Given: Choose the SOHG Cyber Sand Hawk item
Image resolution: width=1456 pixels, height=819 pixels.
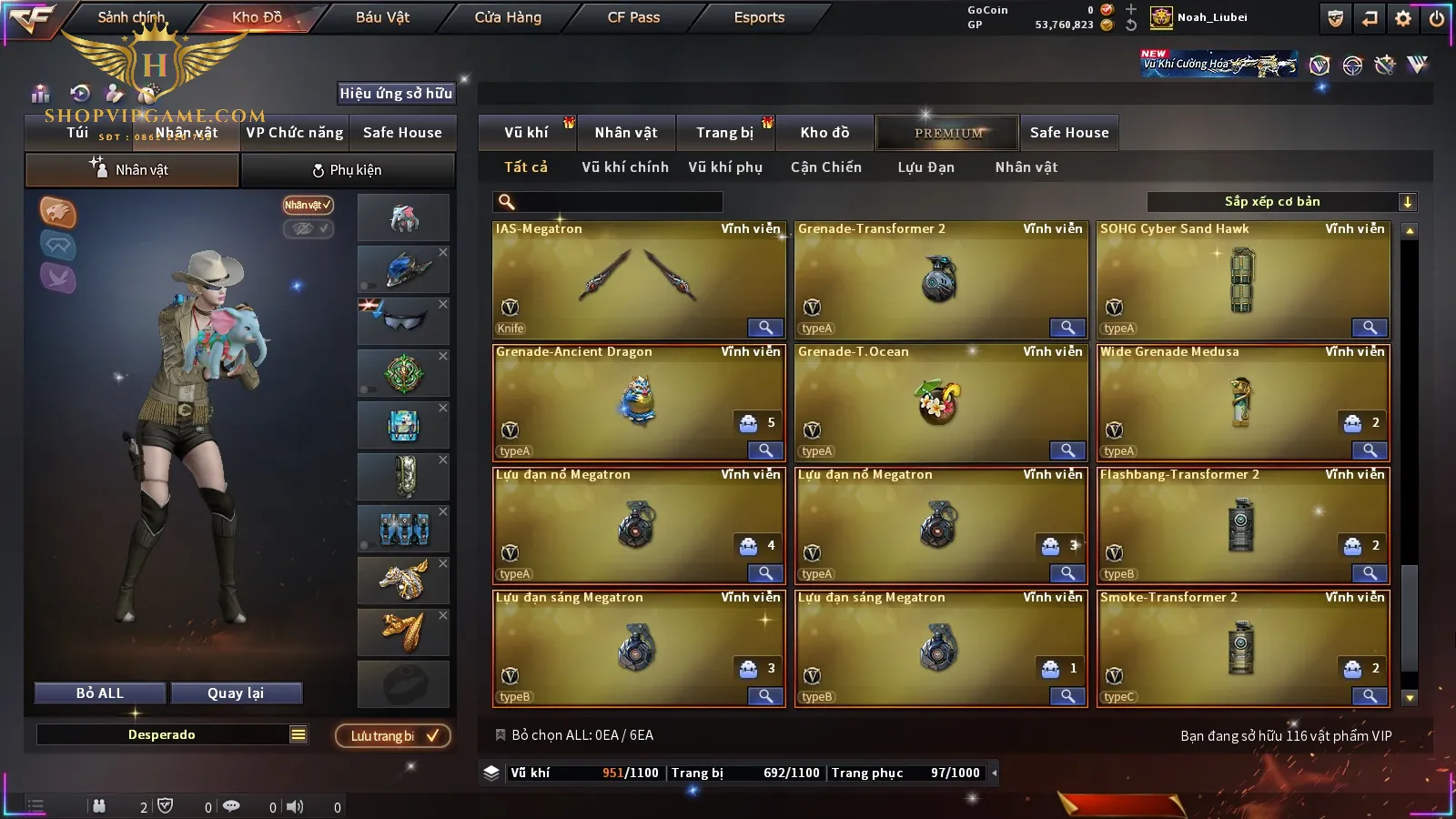Looking at the screenshot, I should [x=1243, y=280].
